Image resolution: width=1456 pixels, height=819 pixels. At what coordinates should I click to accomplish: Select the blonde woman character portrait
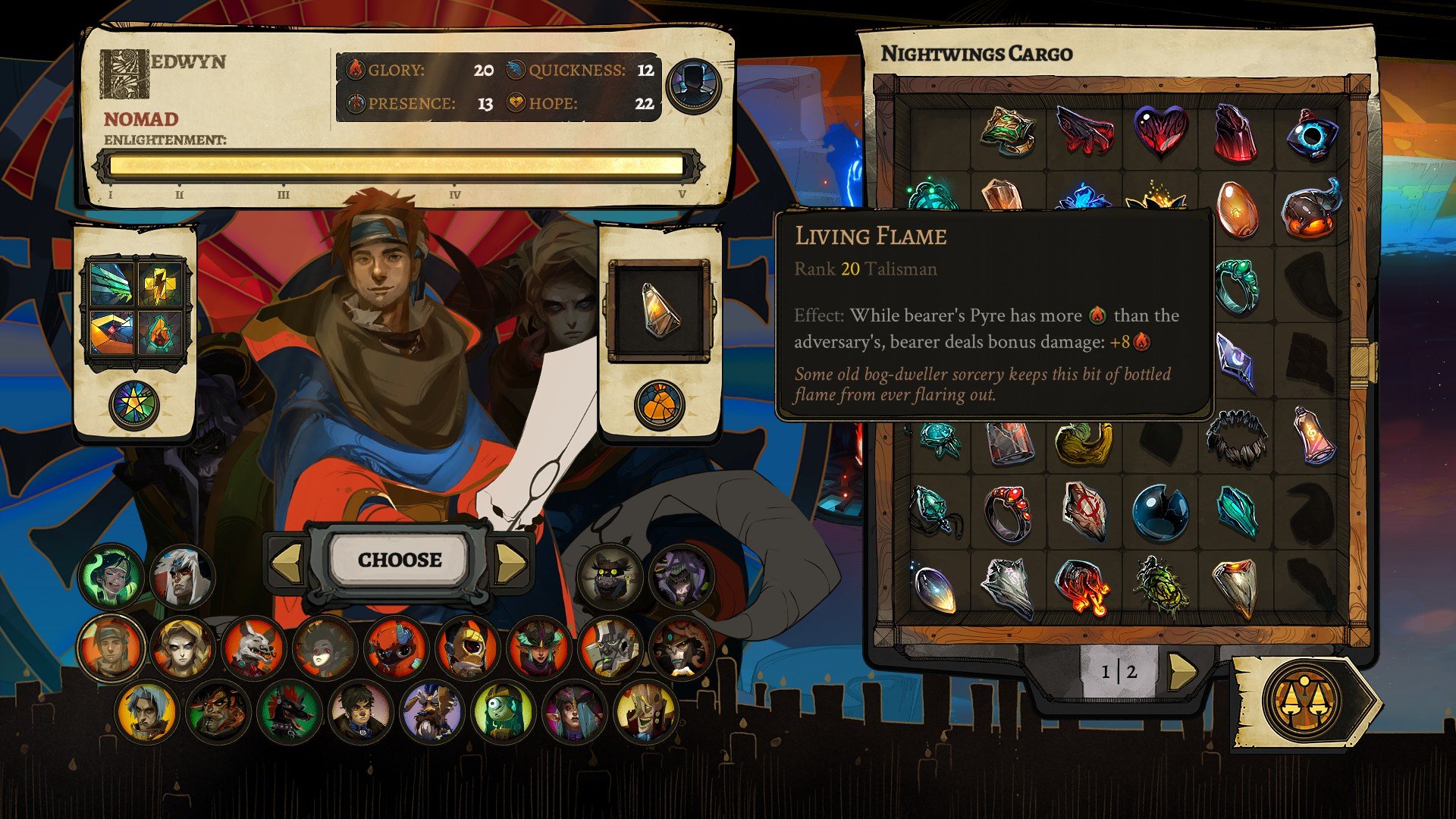tap(182, 648)
